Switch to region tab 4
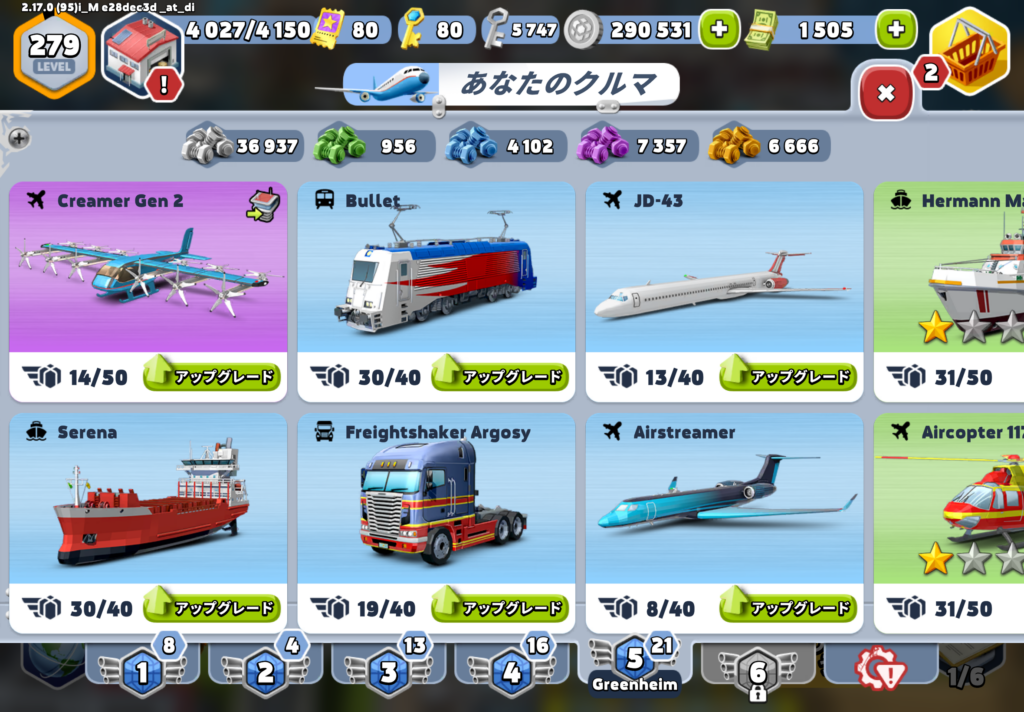This screenshot has width=1024, height=712. coord(512,672)
